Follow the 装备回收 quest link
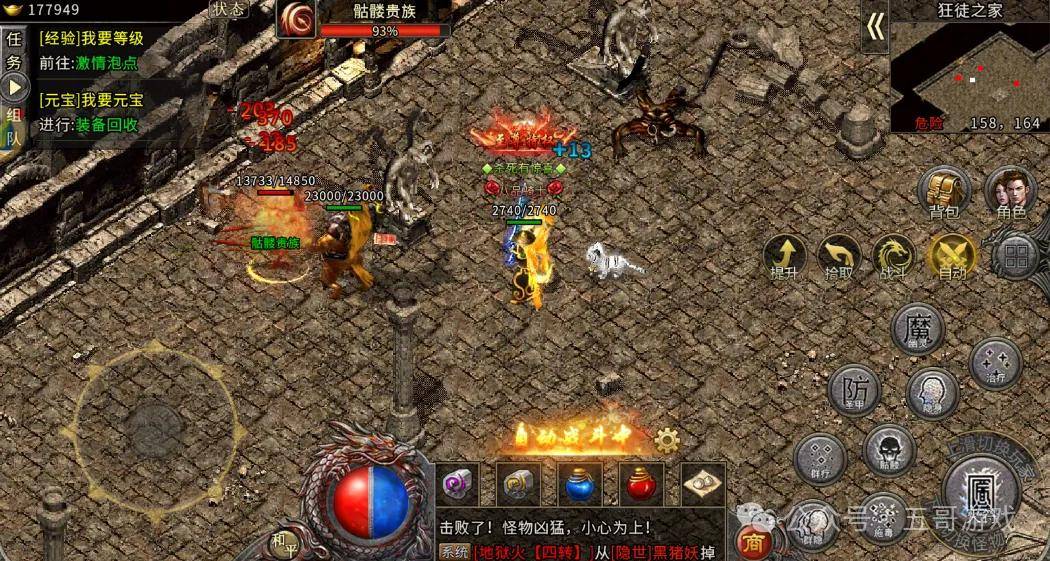The width and height of the screenshot is (1050, 561). (107, 125)
